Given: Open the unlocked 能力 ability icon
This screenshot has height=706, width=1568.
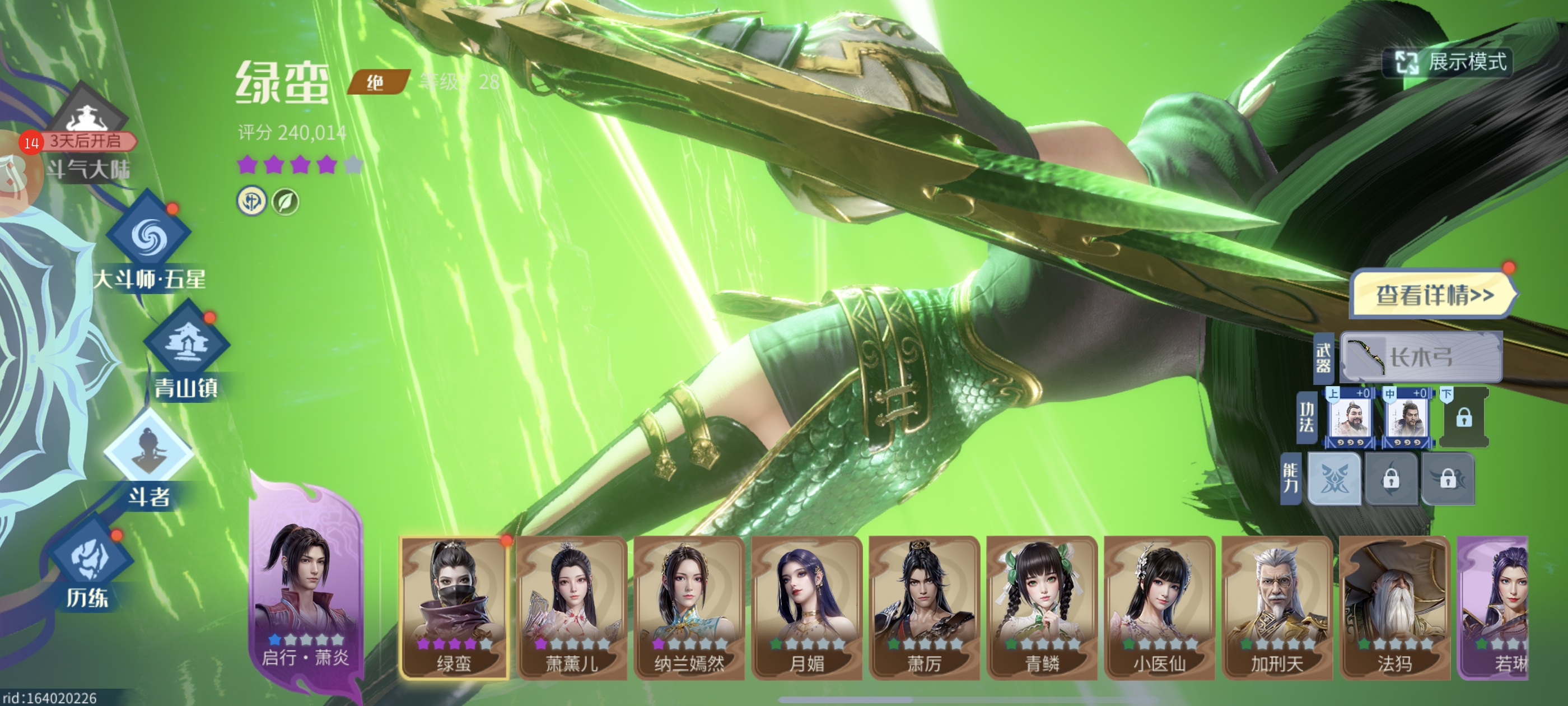Looking at the screenshot, I should pos(1334,479).
